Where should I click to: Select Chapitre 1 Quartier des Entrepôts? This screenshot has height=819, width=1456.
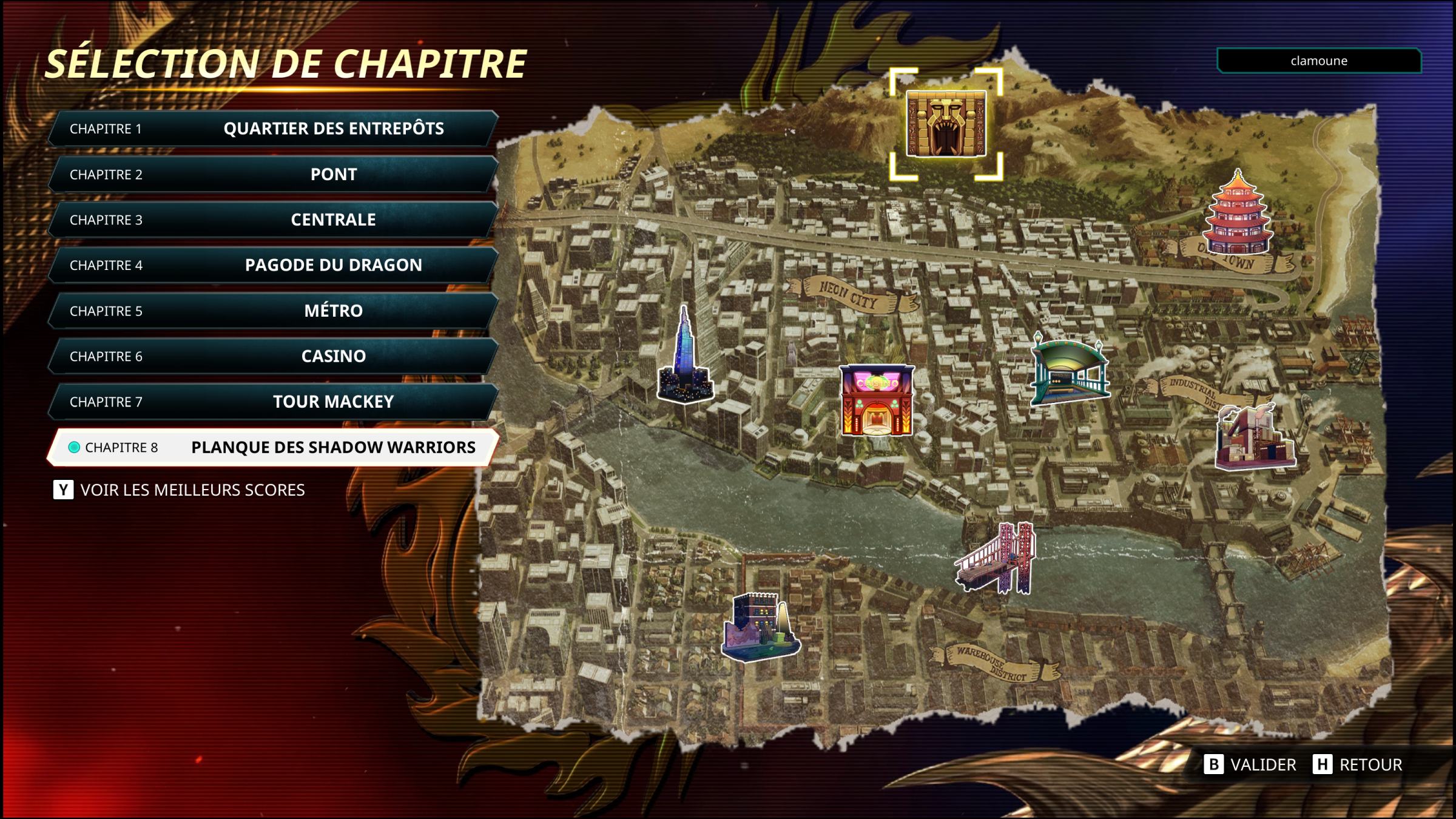point(273,129)
